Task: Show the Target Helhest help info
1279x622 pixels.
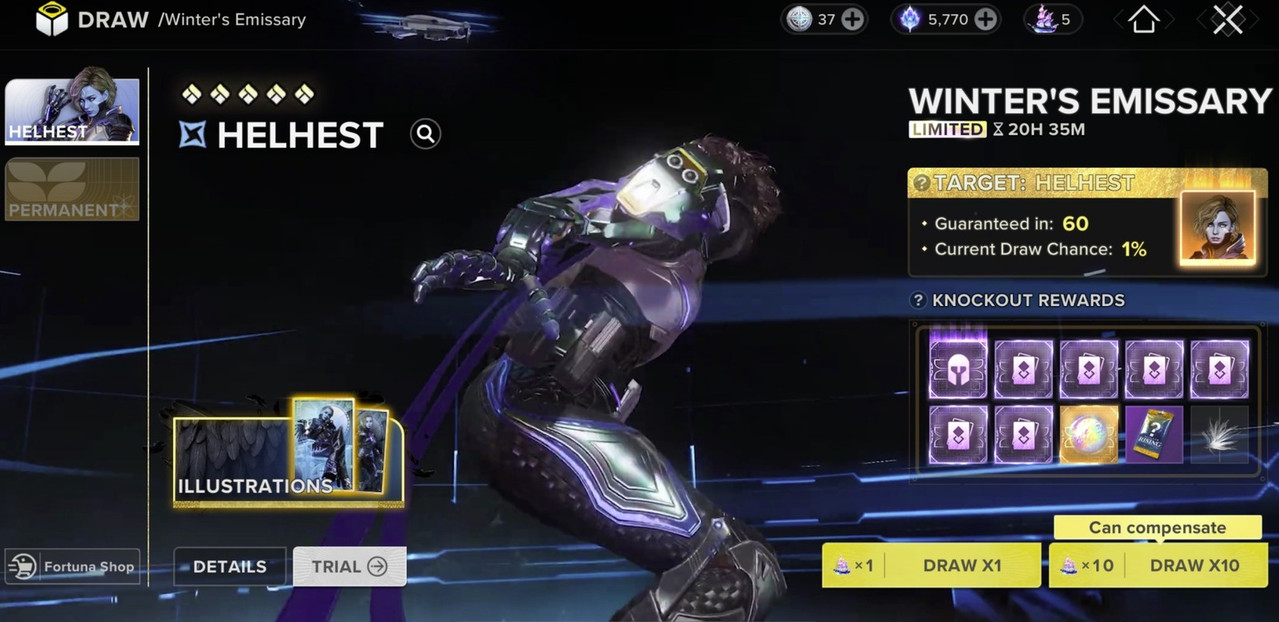Action: [921, 183]
